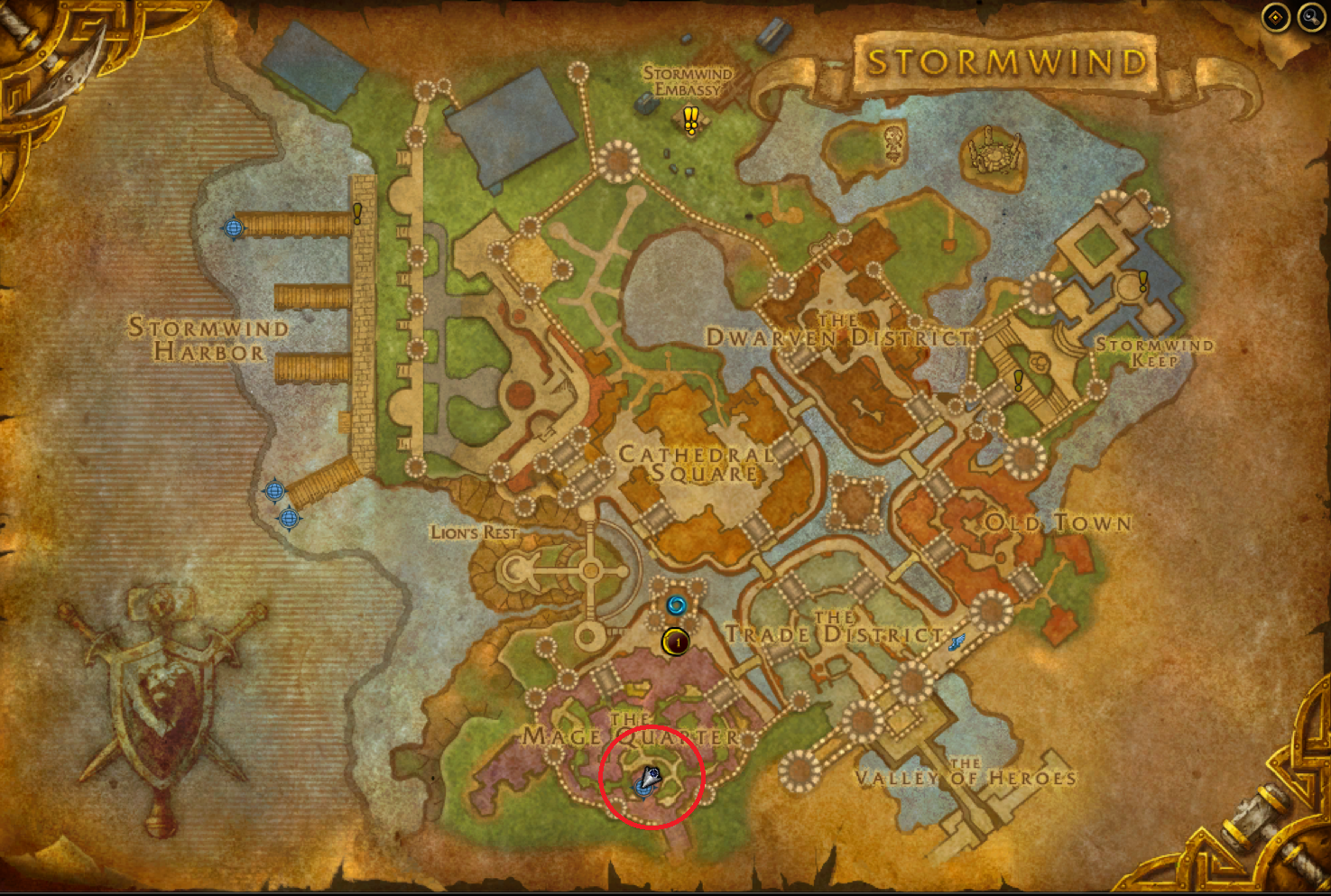Click the Old Town district name
The height and width of the screenshot is (896, 1331).
point(1058,523)
